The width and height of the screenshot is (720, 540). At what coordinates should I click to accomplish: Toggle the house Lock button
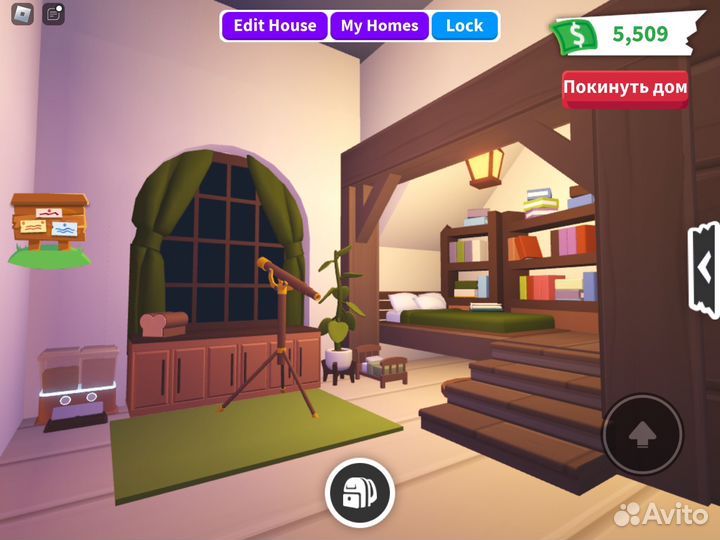tap(464, 26)
